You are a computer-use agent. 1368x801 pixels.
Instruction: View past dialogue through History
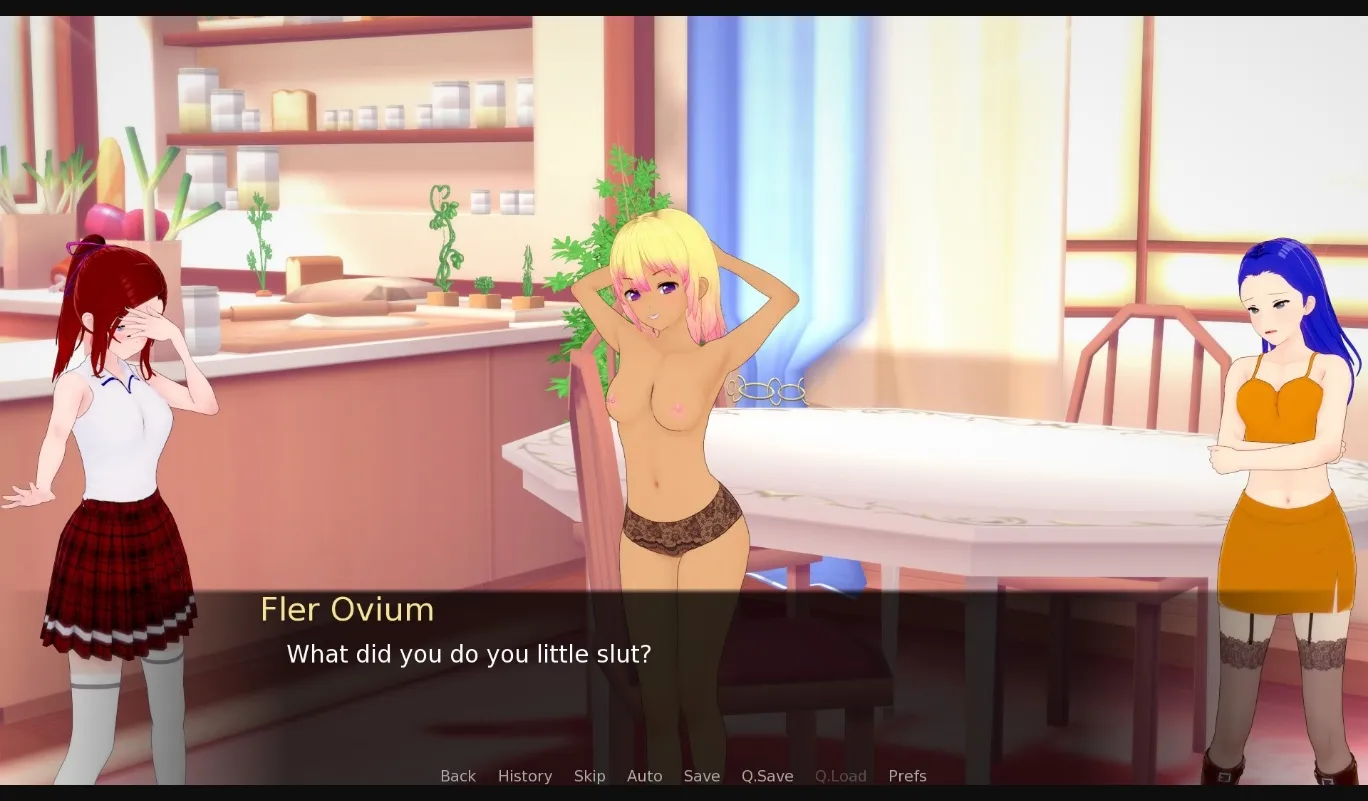pos(524,775)
